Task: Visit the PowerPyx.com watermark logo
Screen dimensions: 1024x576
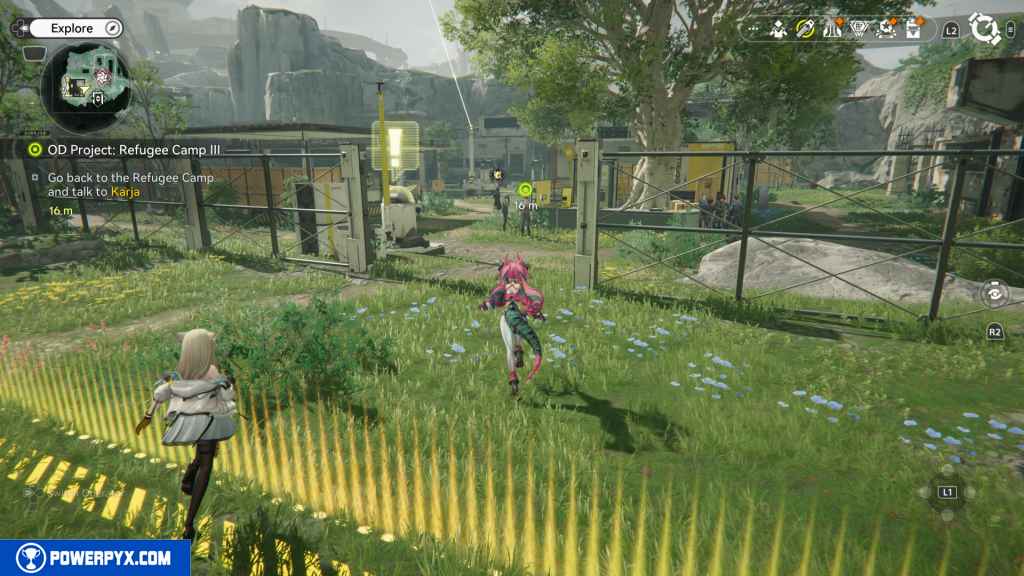Action: click(x=95, y=558)
